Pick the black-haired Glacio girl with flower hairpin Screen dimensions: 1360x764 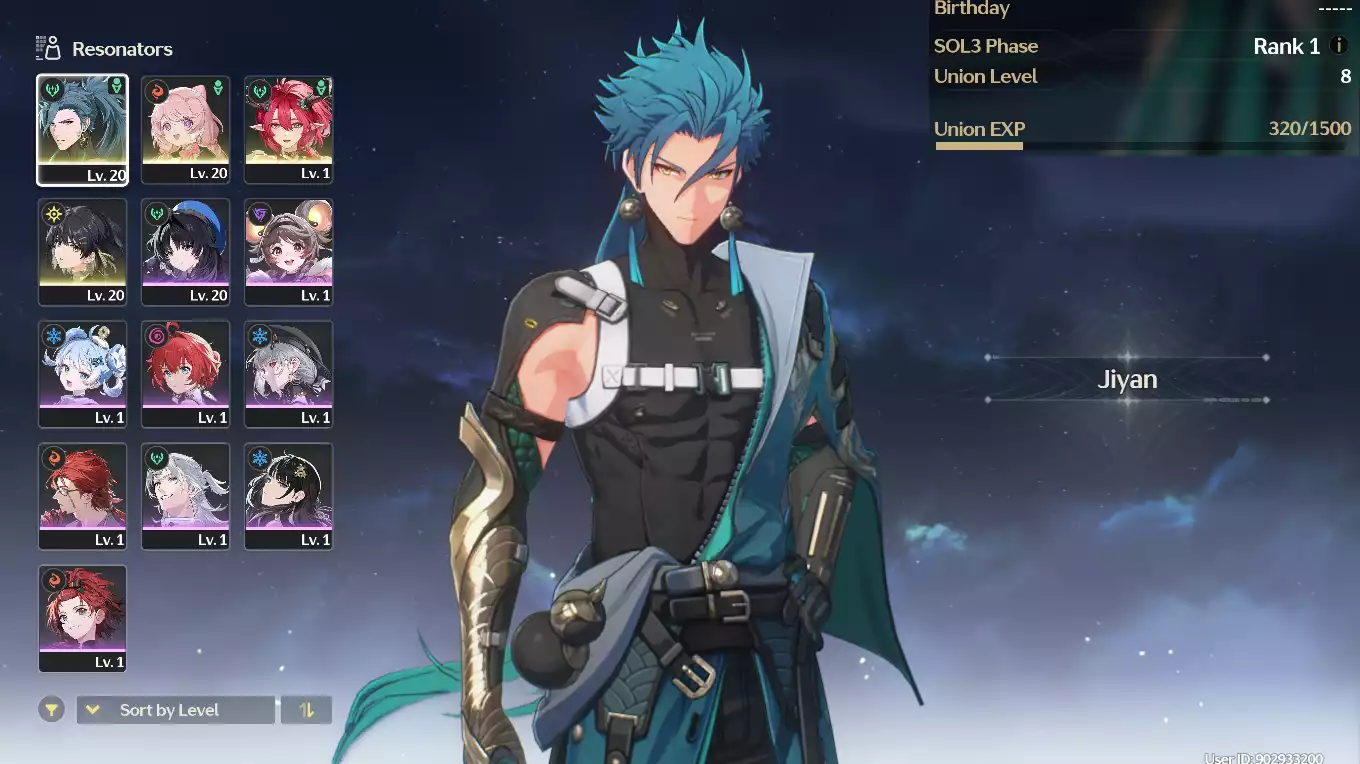pos(289,496)
